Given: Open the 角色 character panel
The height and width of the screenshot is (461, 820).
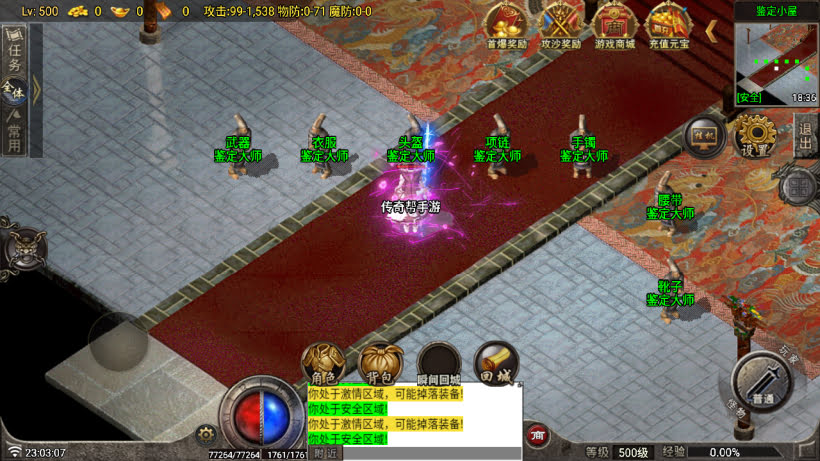Looking at the screenshot, I should pos(323,364).
